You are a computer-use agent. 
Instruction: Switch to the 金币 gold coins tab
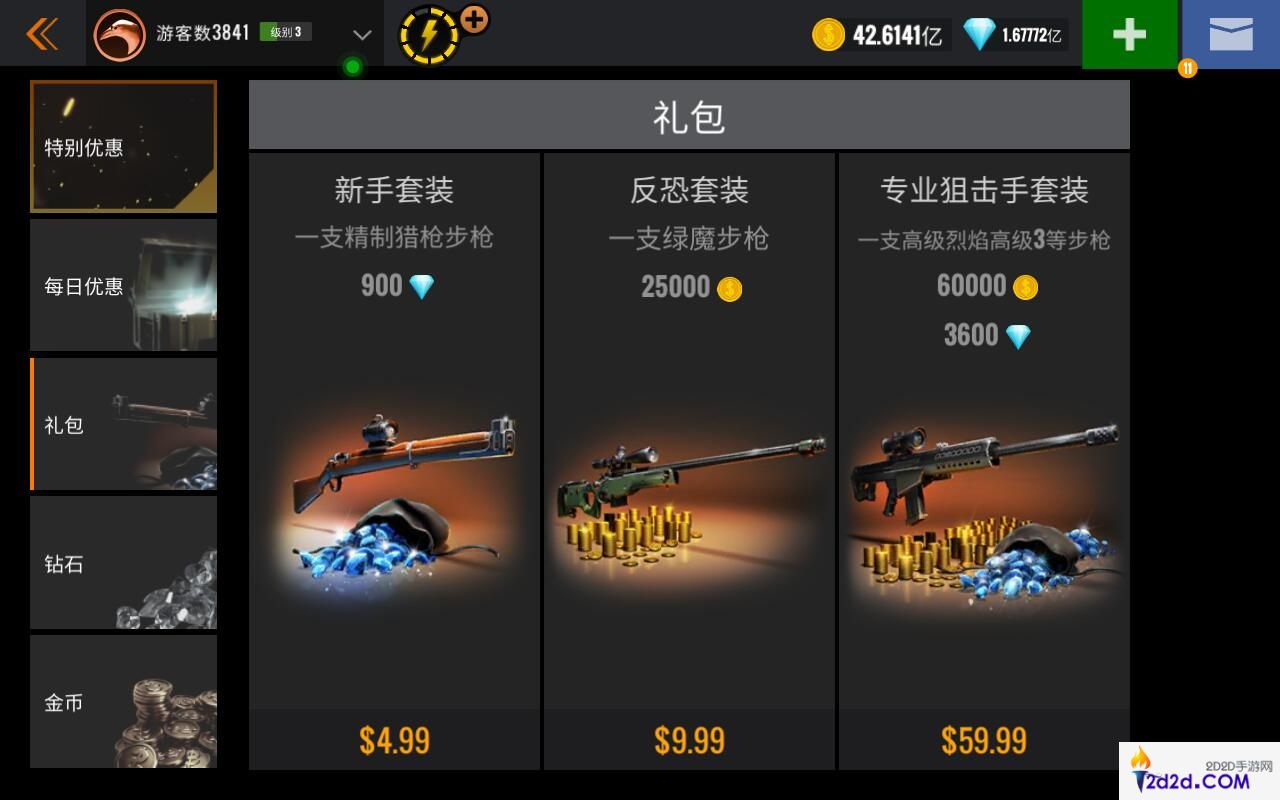(124, 702)
